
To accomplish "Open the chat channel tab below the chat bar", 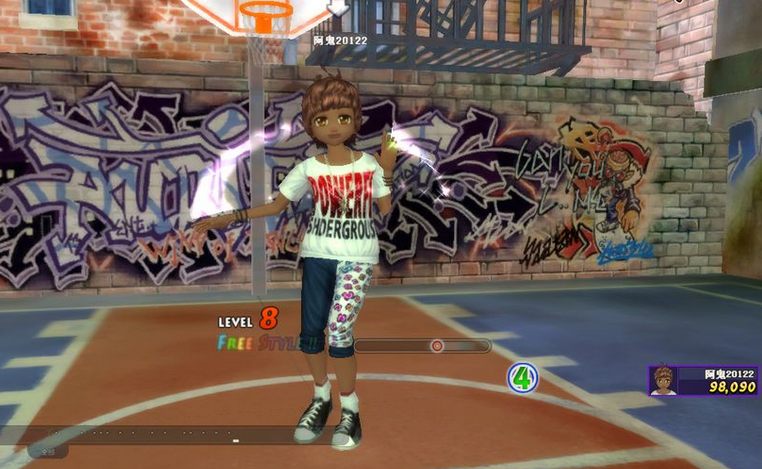I will [48, 452].
